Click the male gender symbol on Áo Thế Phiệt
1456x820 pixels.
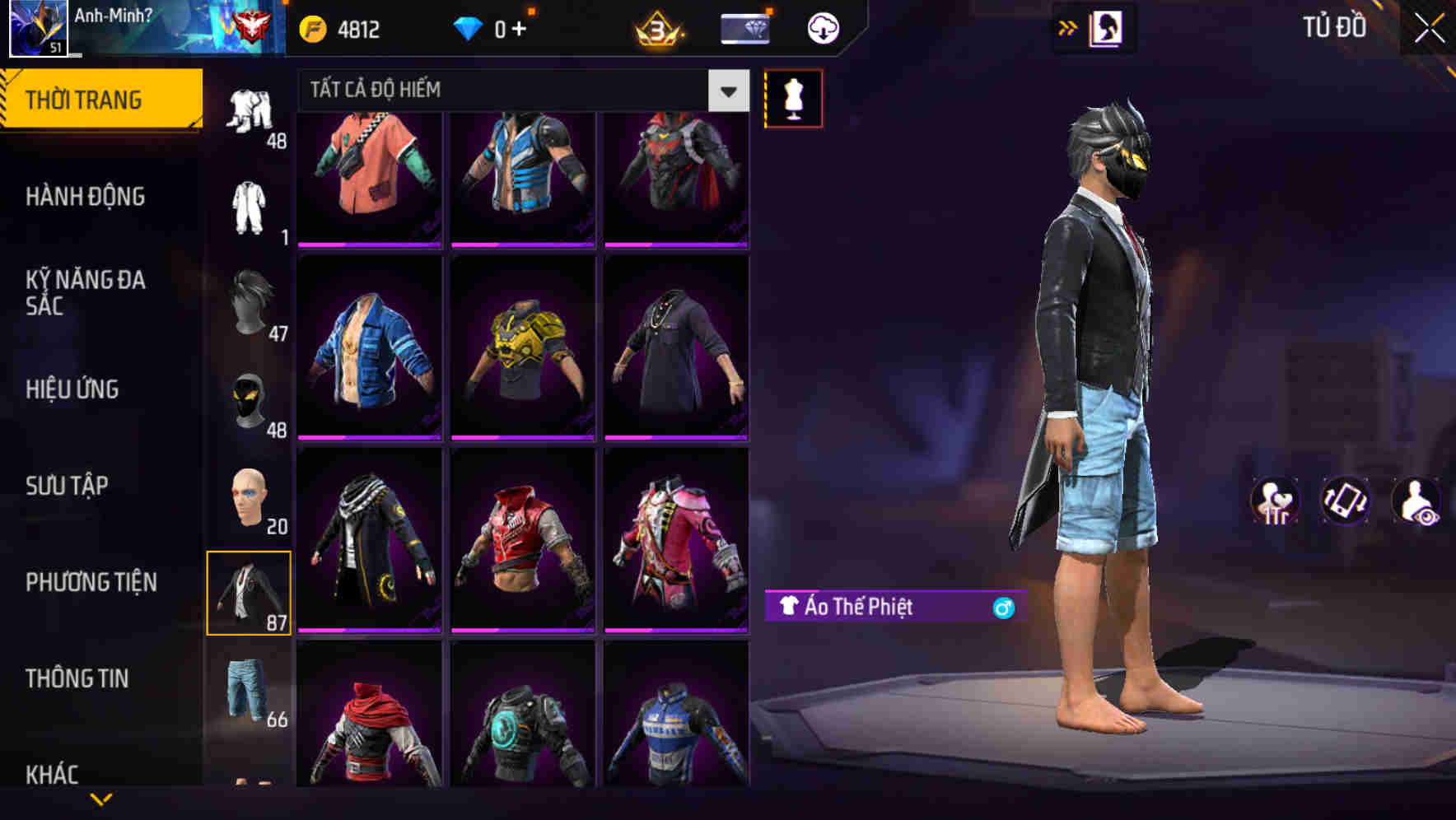[x=1002, y=606]
